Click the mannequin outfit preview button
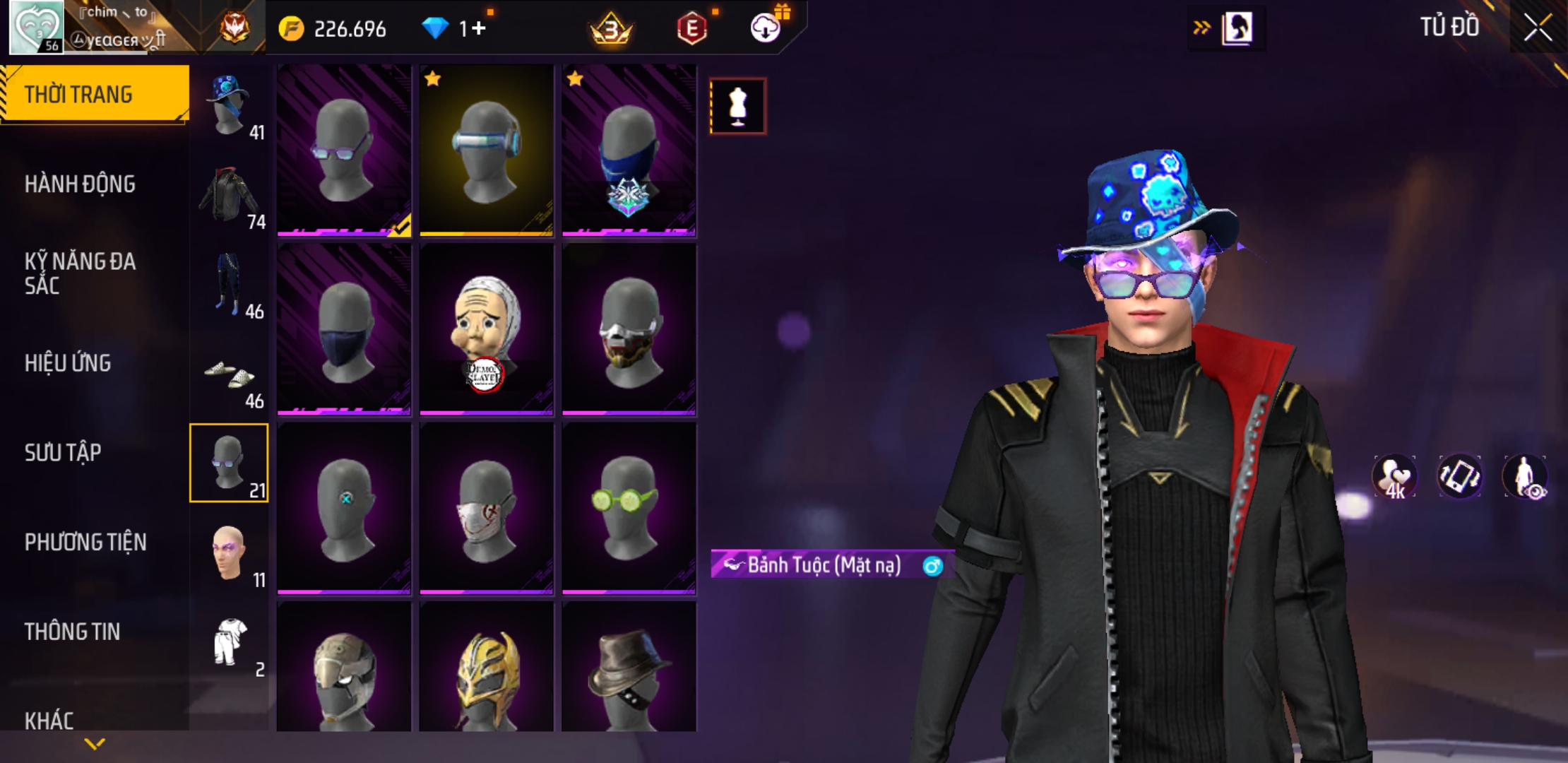1568x763 pixels. pos(738,107)
